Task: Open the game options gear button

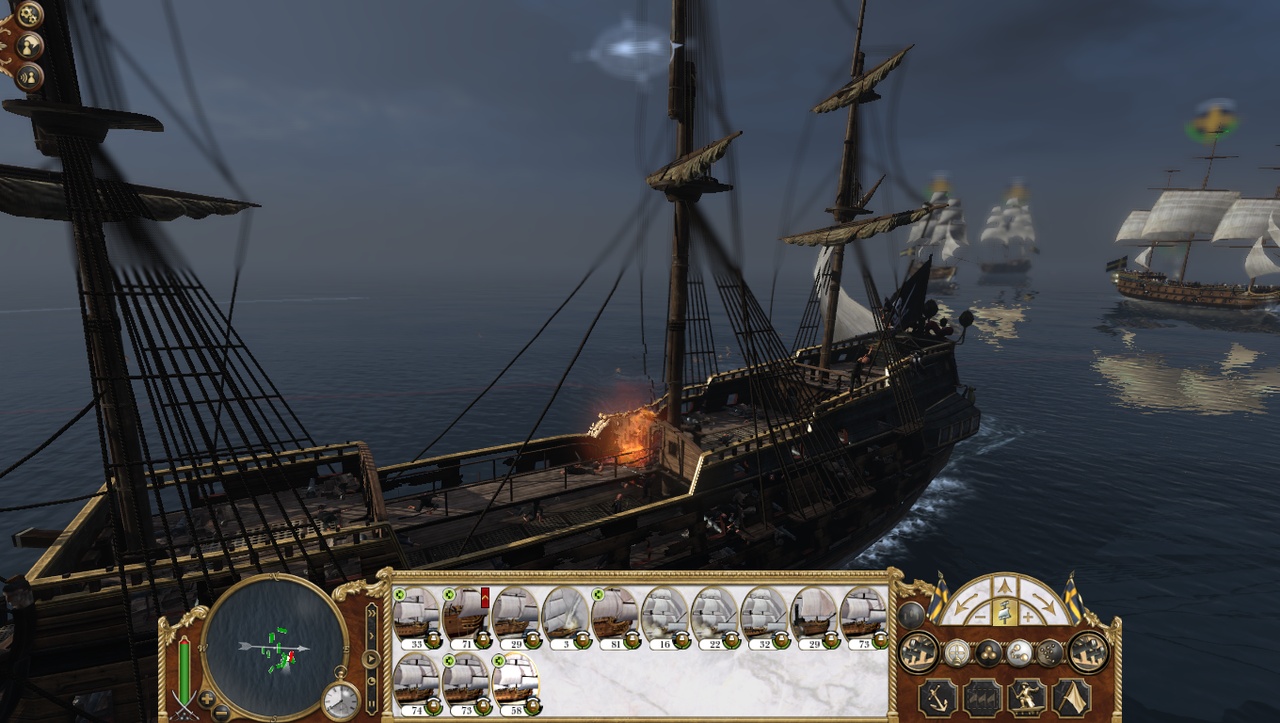Action: pyautogui.click(x=30, y=14)
